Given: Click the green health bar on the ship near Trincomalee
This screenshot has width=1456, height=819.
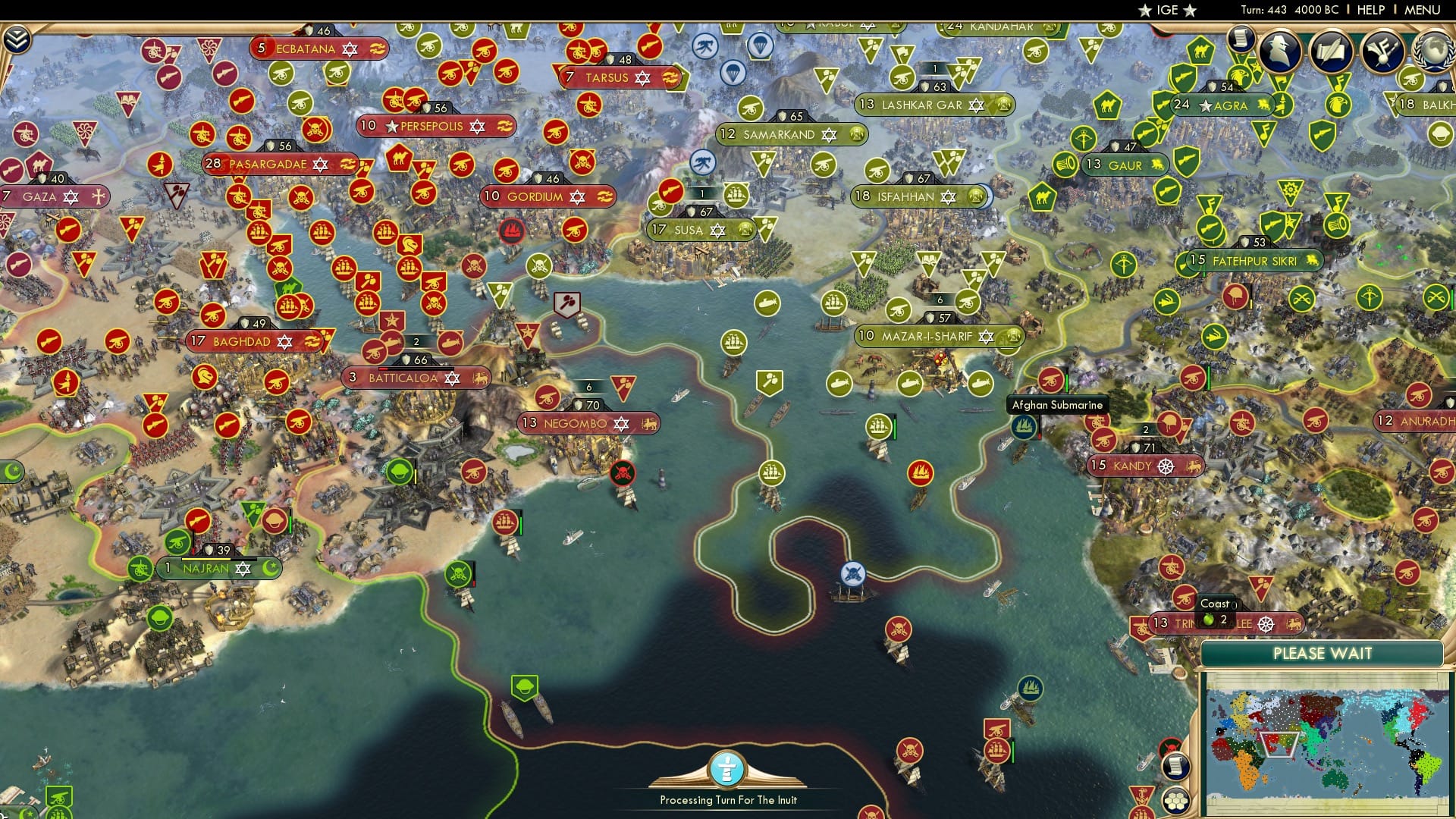Looking at the screenshot, I should click(1013, 752).
